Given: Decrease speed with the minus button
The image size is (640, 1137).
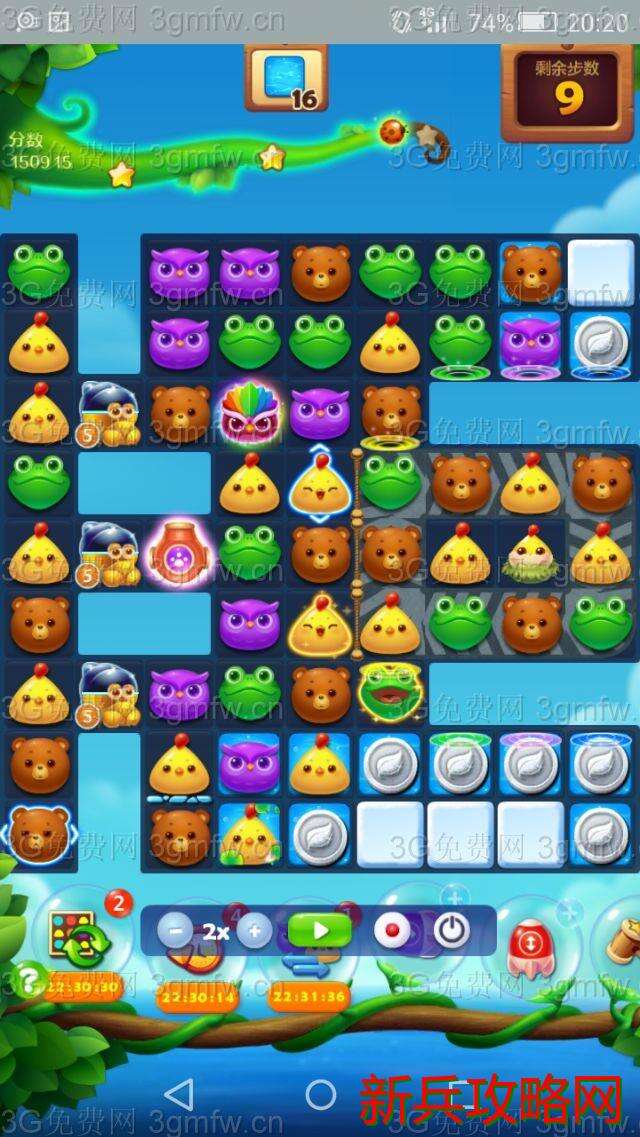Looking at the screenshot, I should pyautogui.click(x=175, y=932).
